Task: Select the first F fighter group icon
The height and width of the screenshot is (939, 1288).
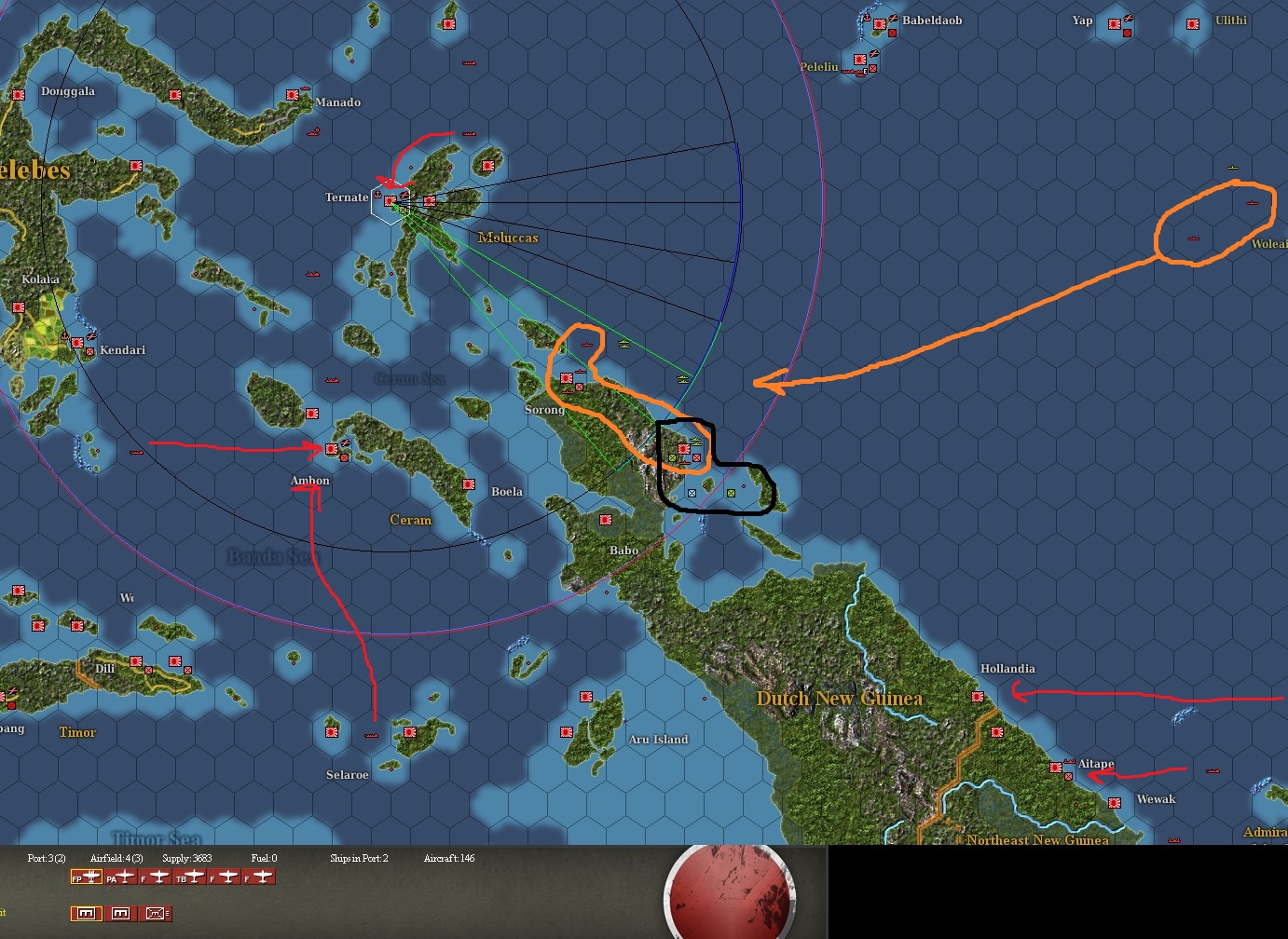Action: [154, 878]
